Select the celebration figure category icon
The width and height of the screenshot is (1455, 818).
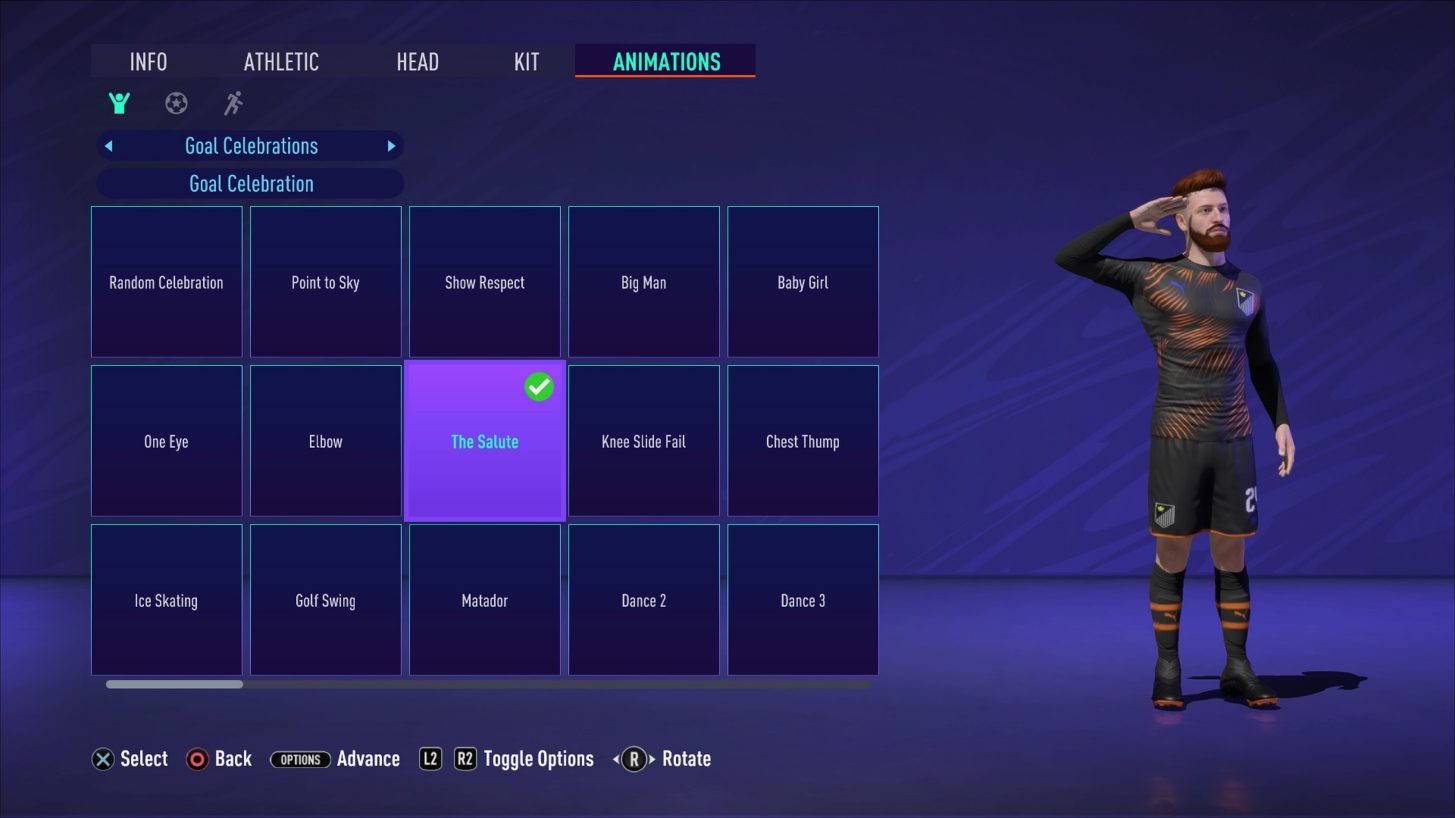click(119, 102)
